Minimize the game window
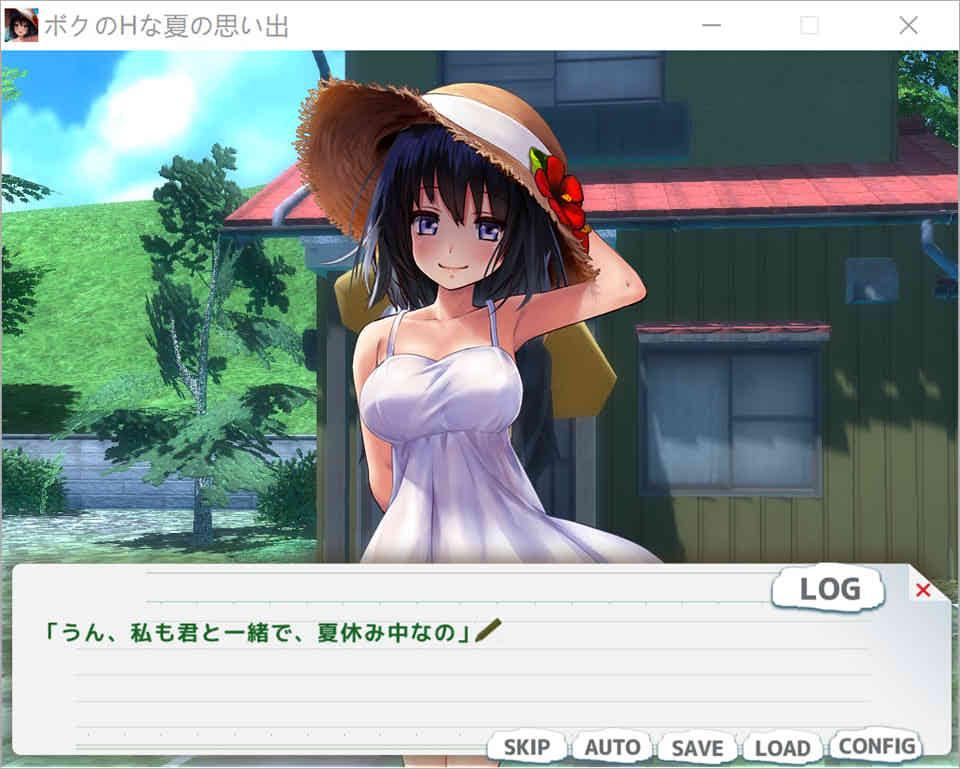This screenshot has width=960, height=769. click(x=712, y=26)
